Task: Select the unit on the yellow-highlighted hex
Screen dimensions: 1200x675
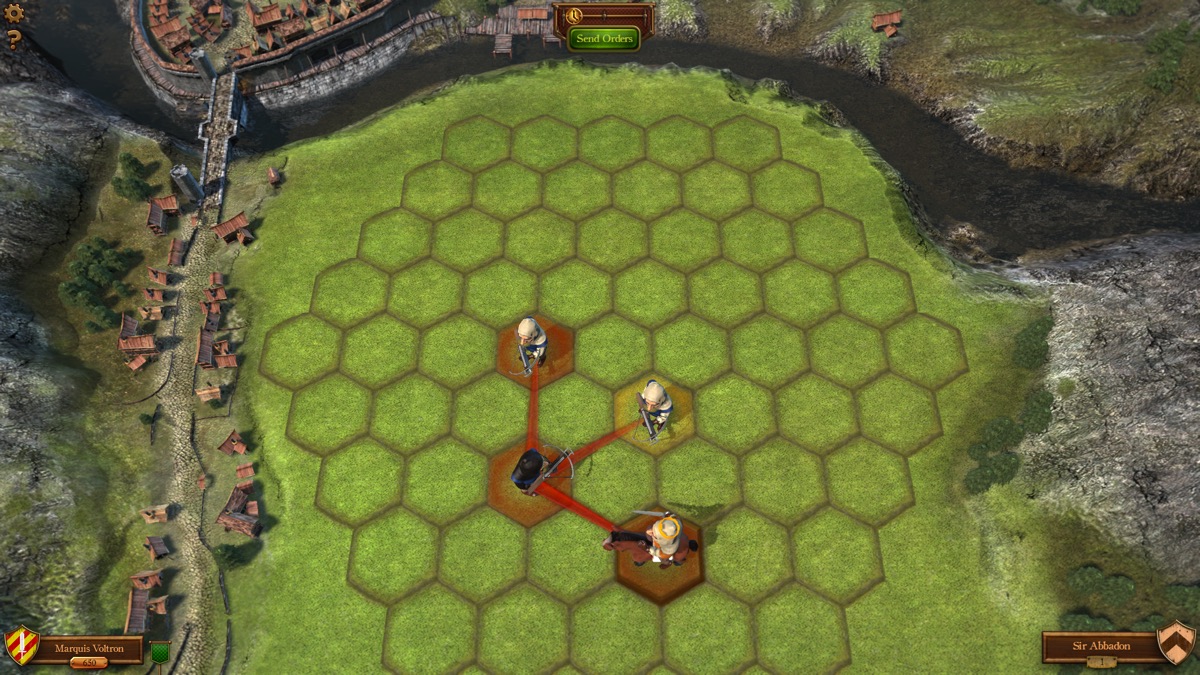Action: point(655,407)
